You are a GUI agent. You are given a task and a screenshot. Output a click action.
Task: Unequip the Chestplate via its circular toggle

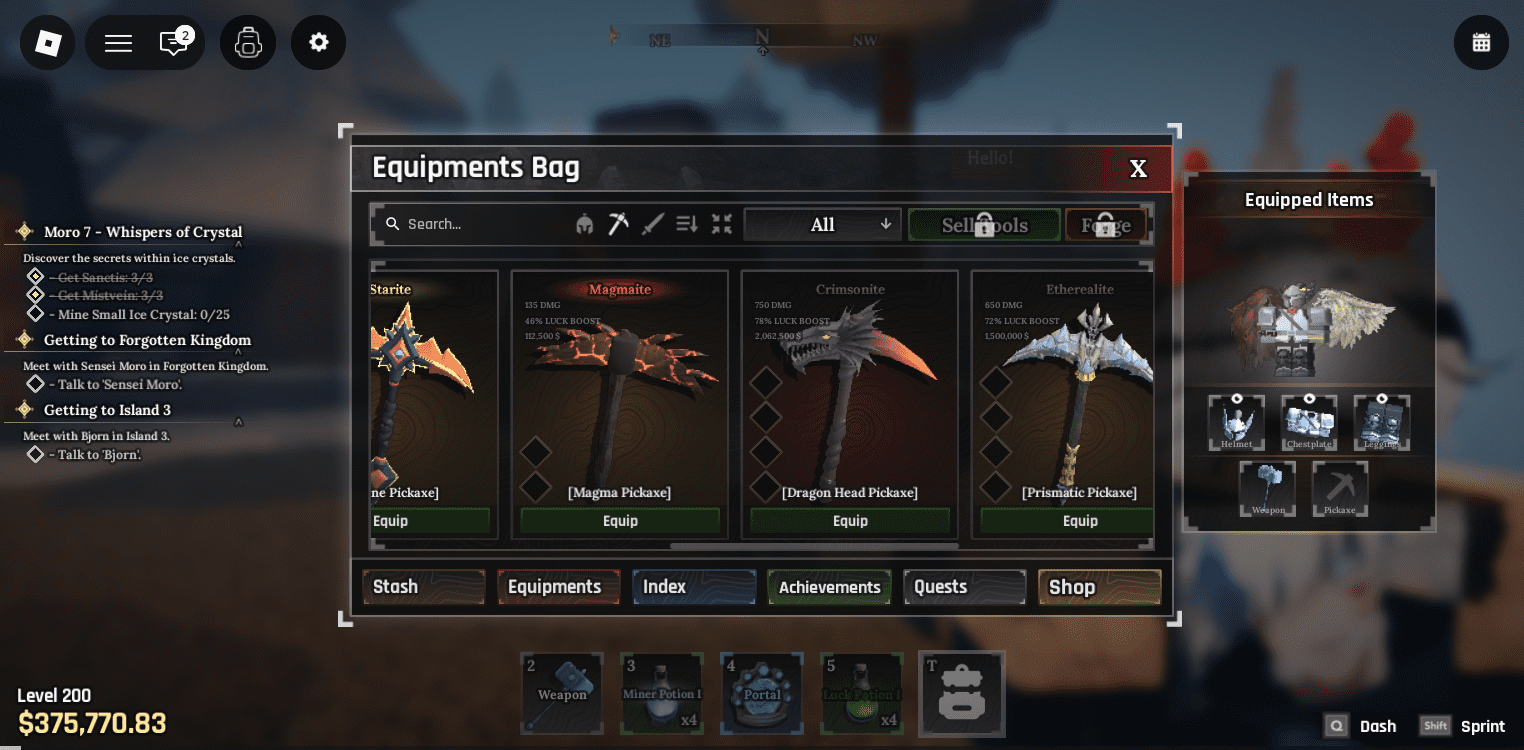1309,398
